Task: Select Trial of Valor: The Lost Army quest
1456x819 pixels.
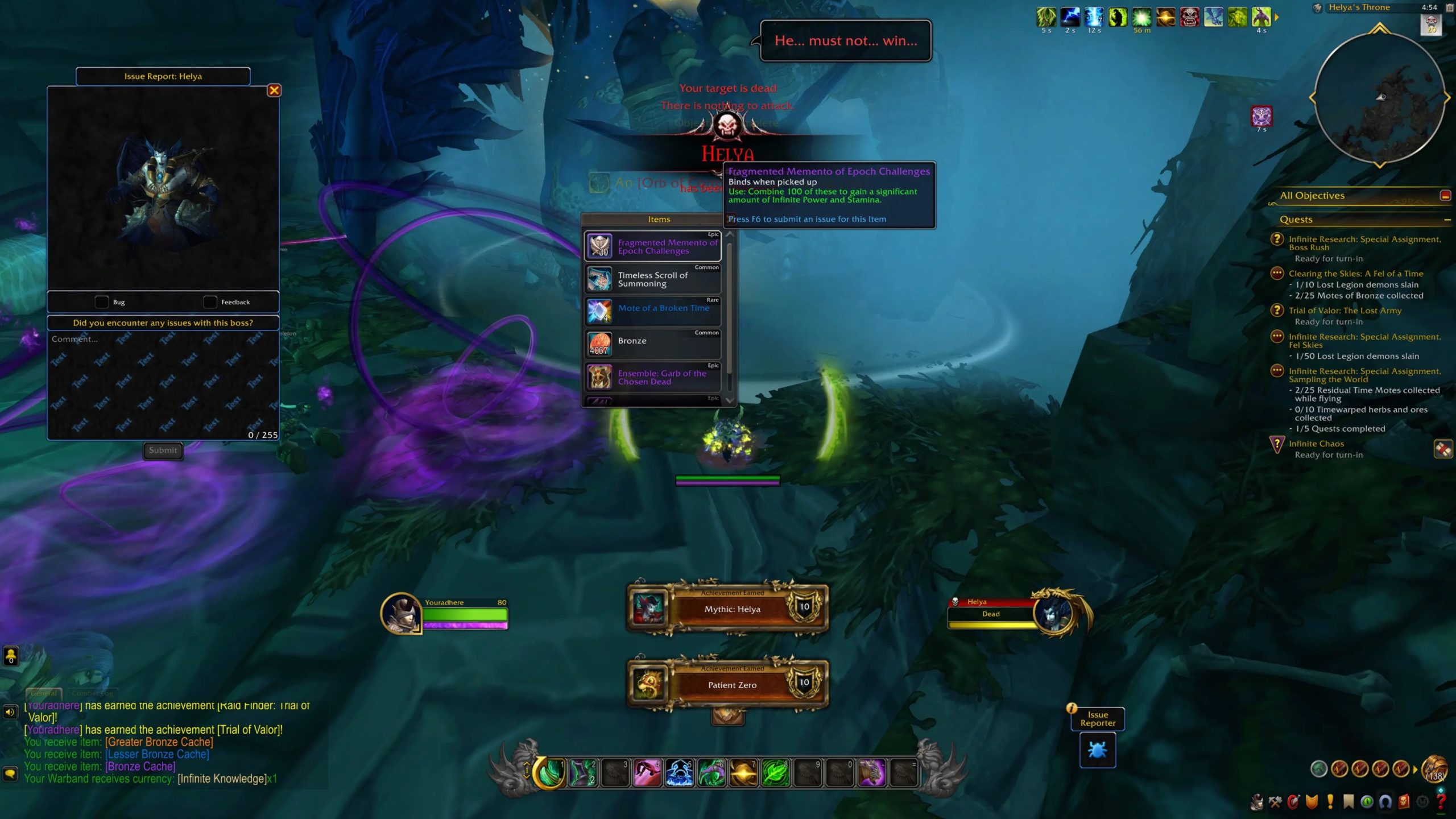Action: [x=1345, y=311]
